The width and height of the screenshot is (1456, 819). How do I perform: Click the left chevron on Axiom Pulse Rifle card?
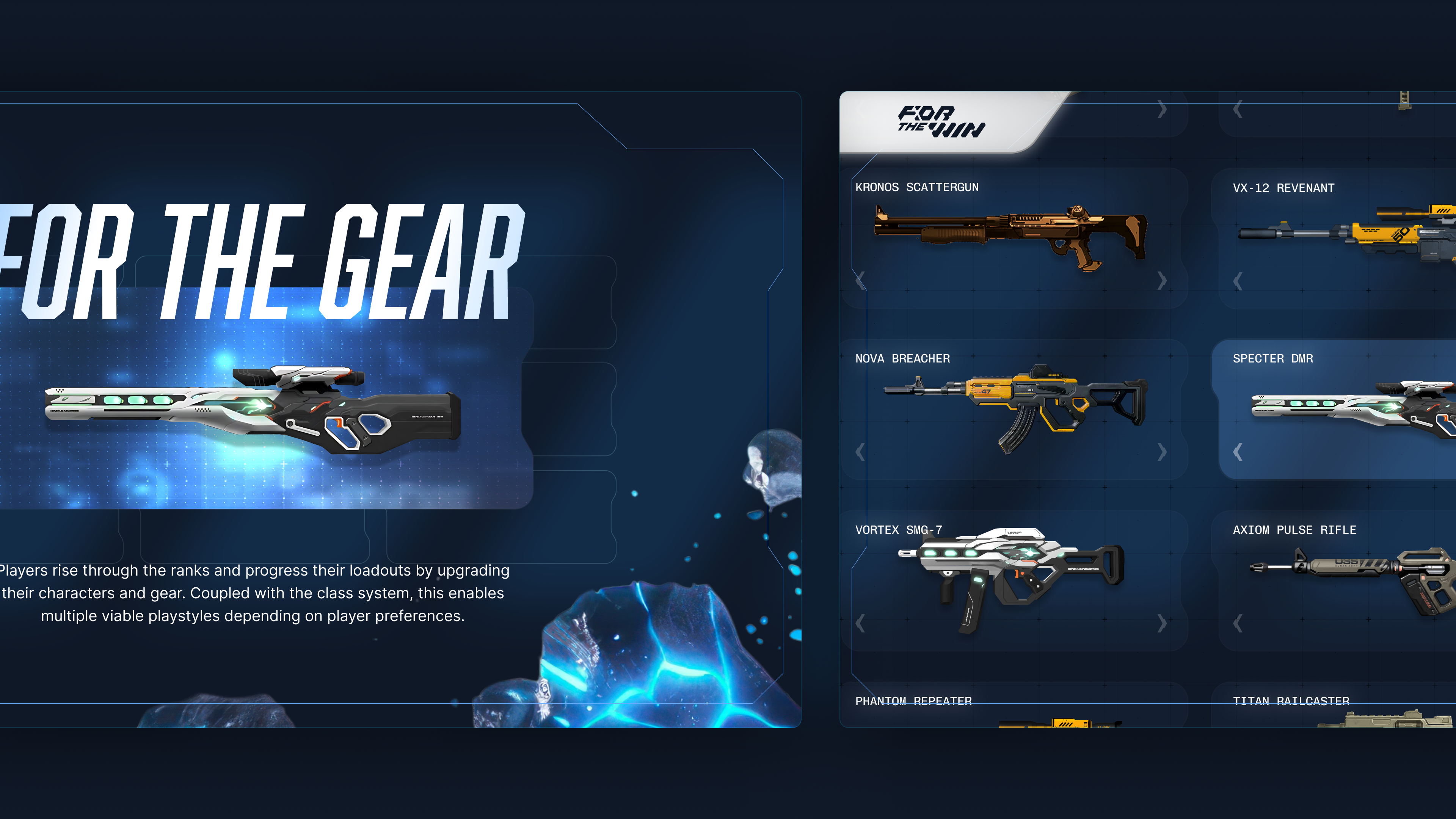coord(1237,623)
